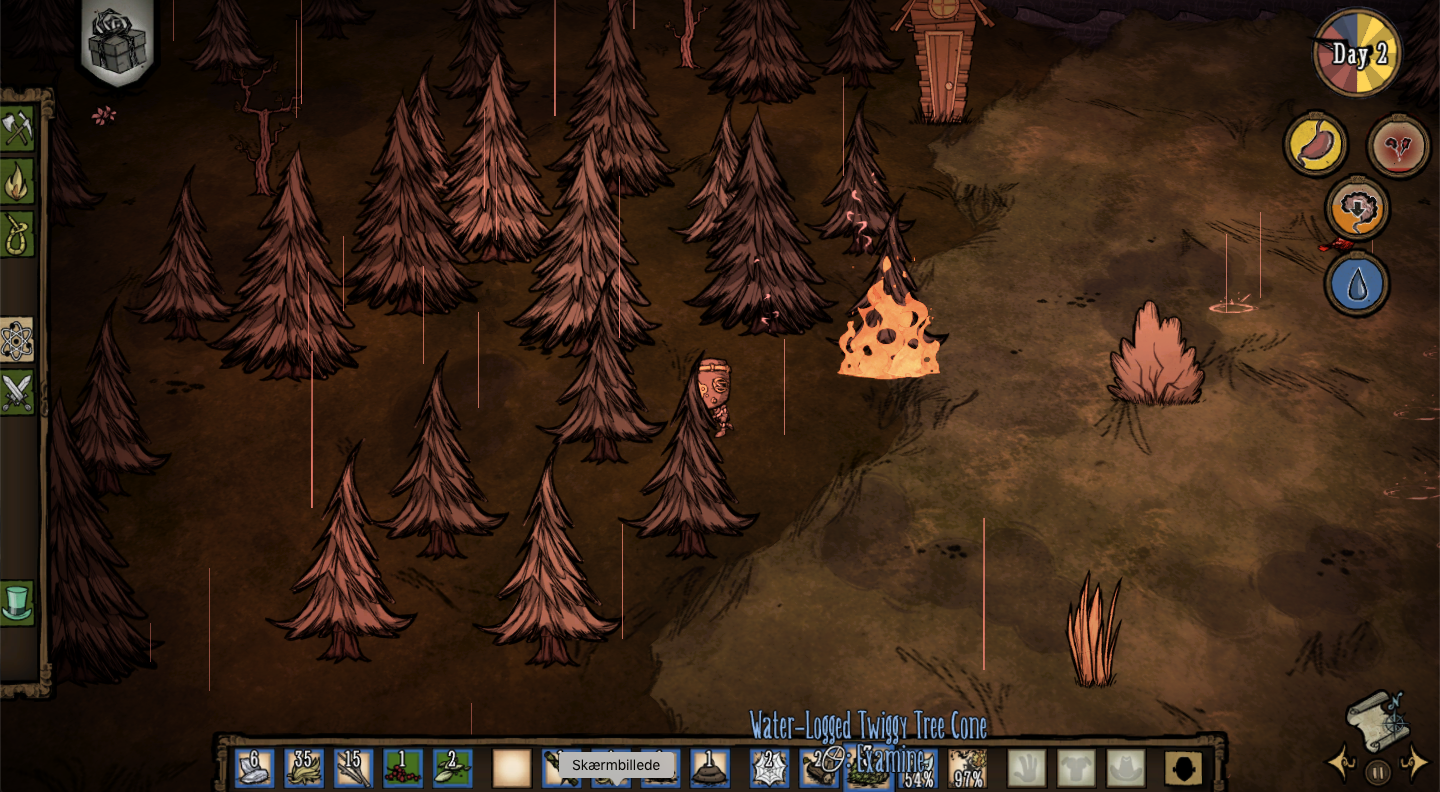Pause the game with the pause button

1378,772
